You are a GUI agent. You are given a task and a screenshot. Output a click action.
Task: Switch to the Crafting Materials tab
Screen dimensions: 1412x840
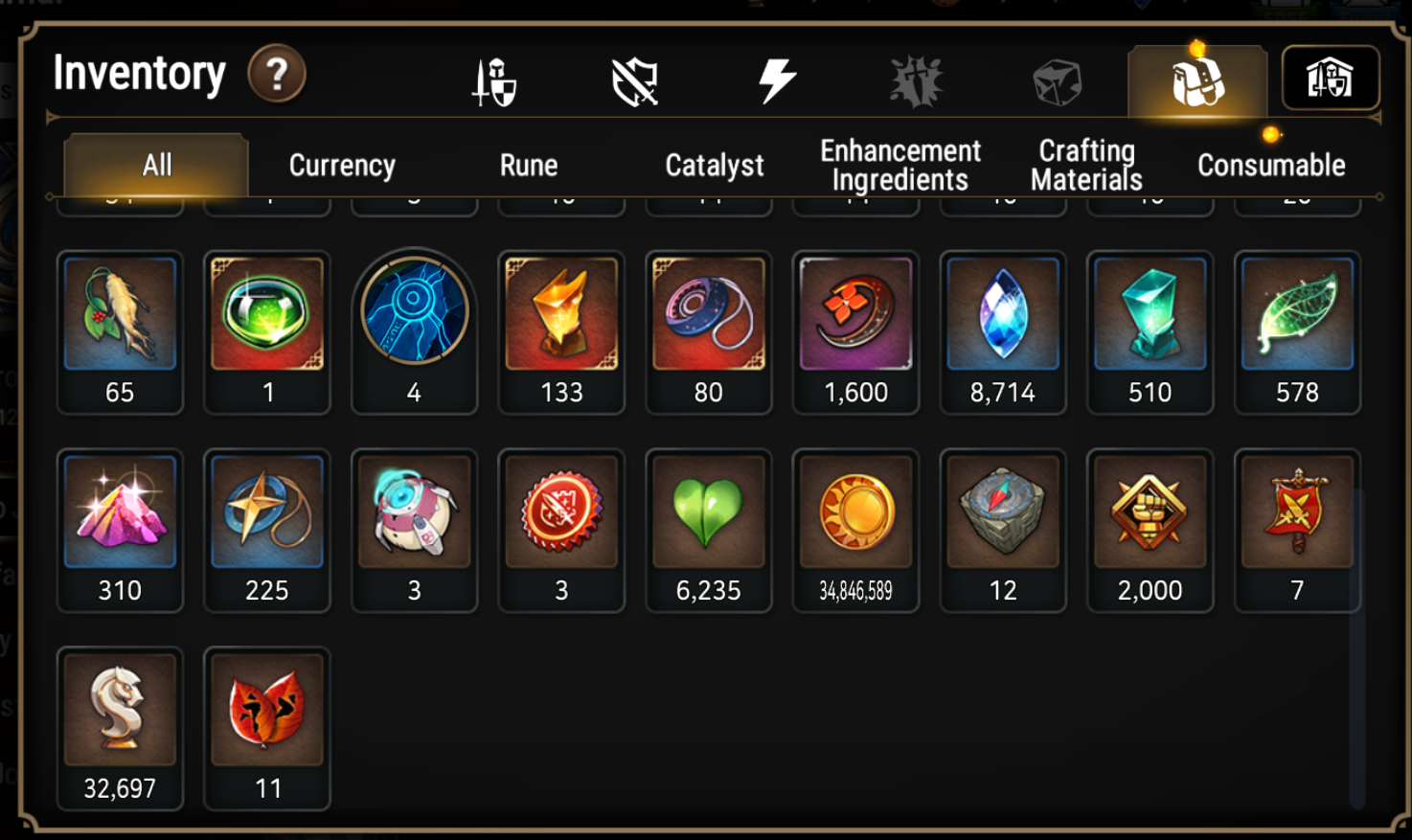click(x=1083, y=163)
